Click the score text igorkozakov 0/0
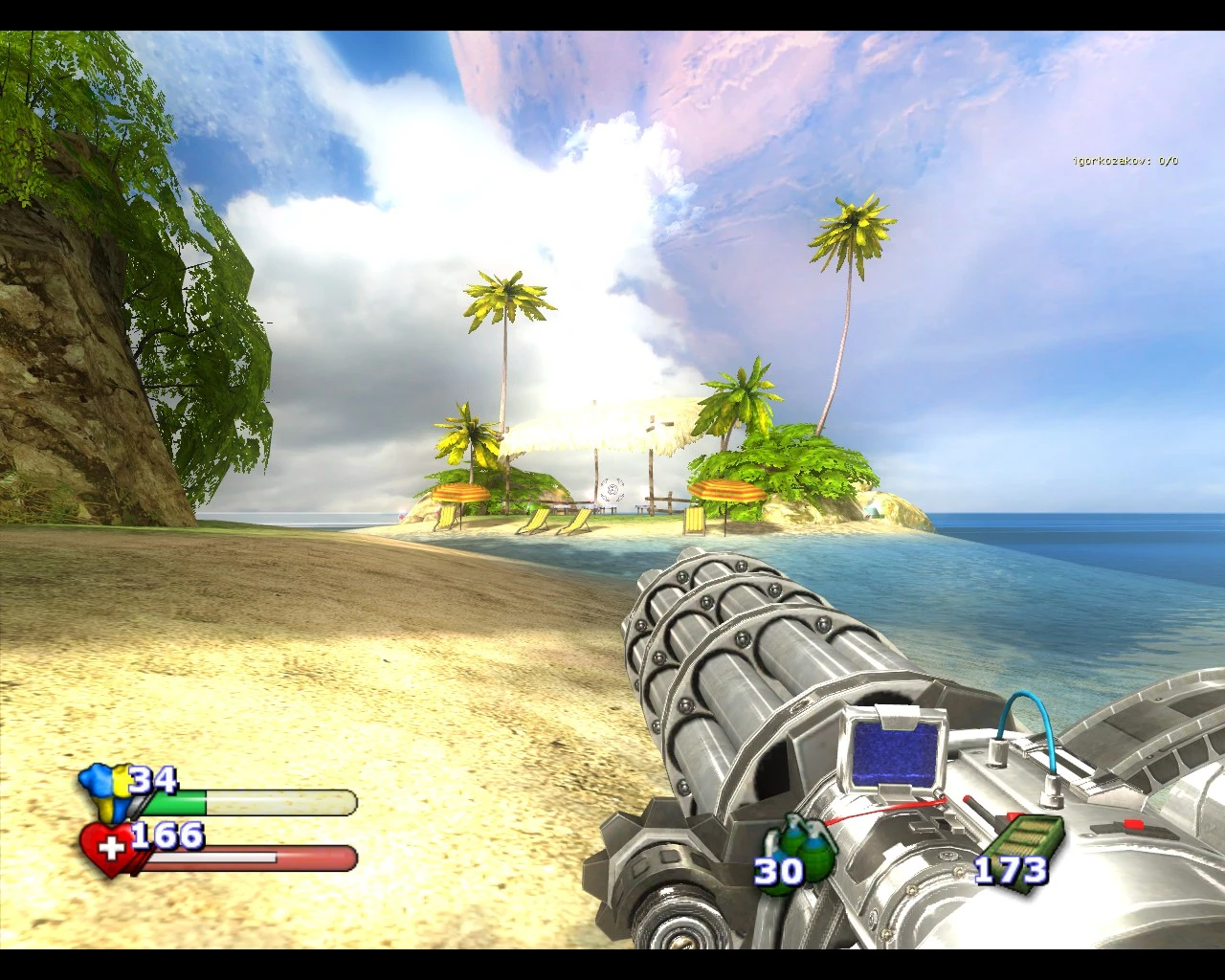 click(1125, 161)
